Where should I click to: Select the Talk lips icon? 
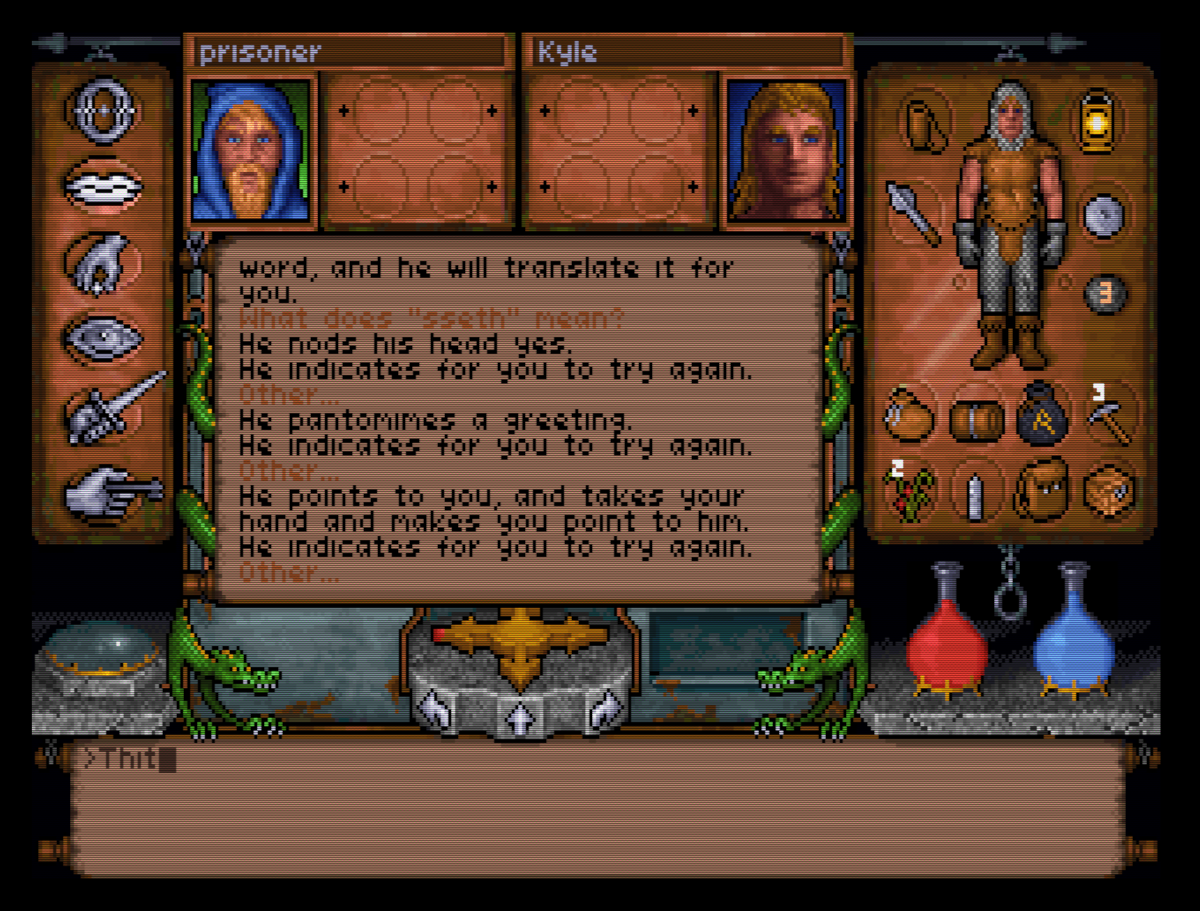tap(103, 186)
